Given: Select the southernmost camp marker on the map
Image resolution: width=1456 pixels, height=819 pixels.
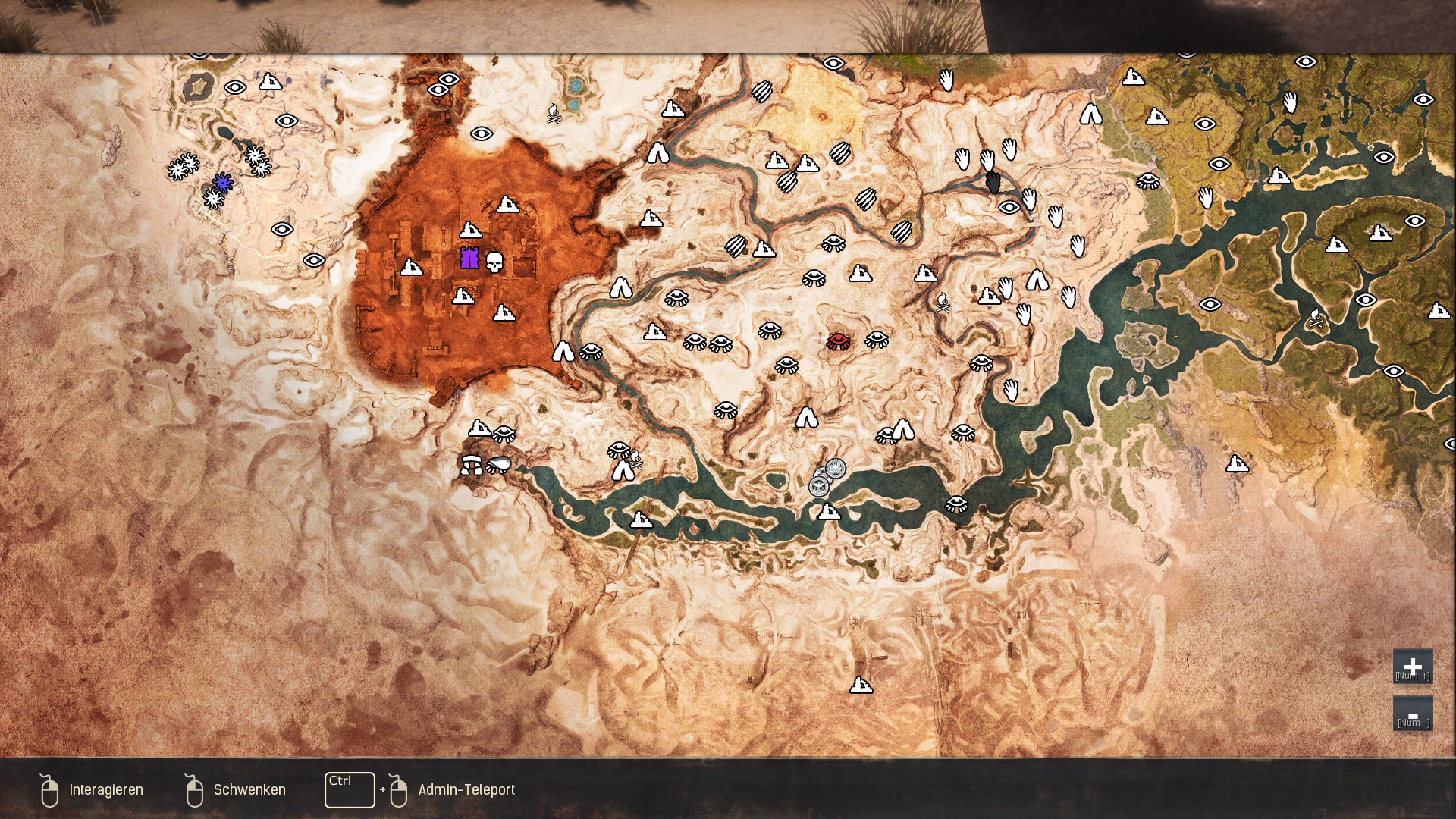Looking at the screenshot, I should (x=861, y=686).
